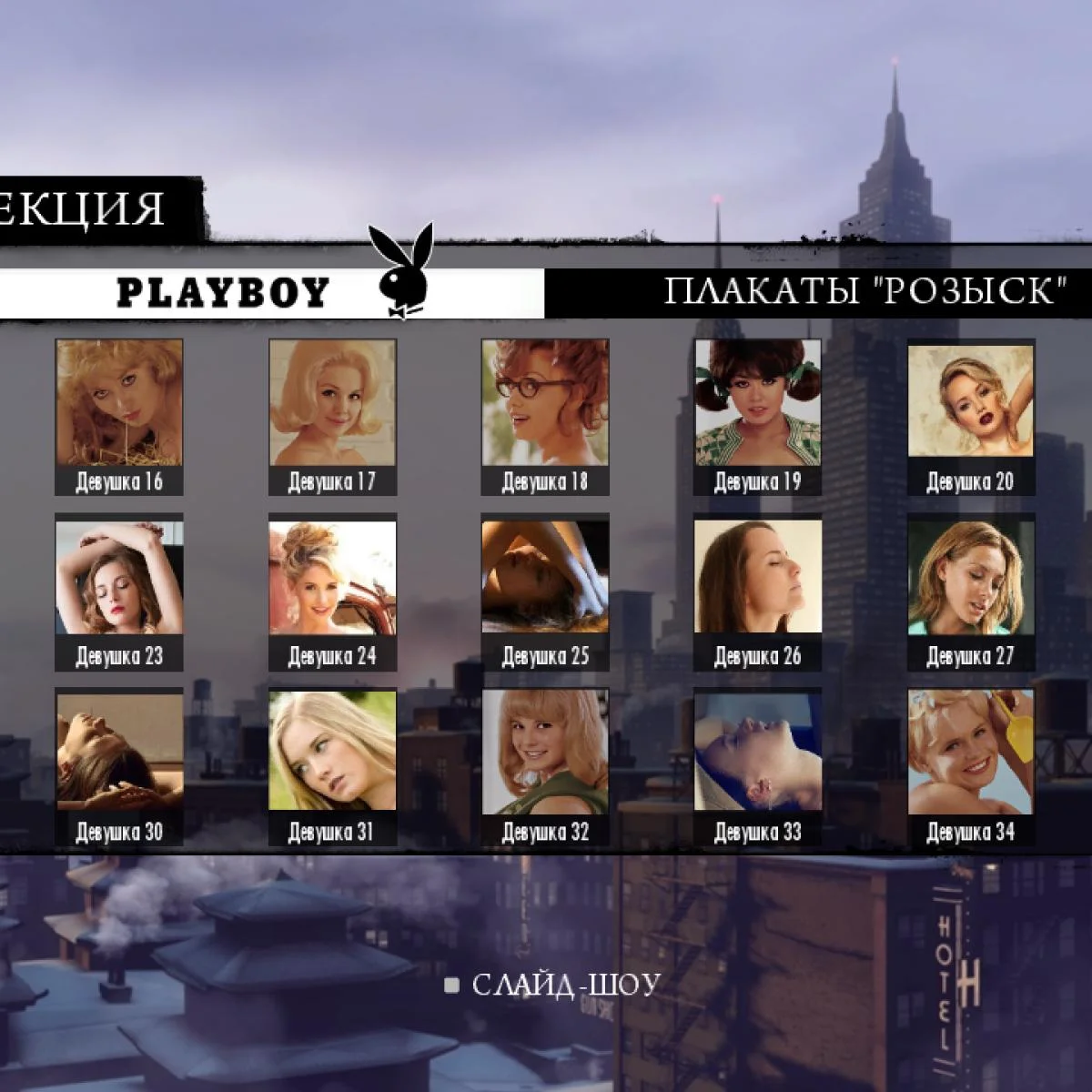This screenshot has width=1092, height=1092.
Task: Select the Девушка 33 thumbnail
Action: click(758, 753)
